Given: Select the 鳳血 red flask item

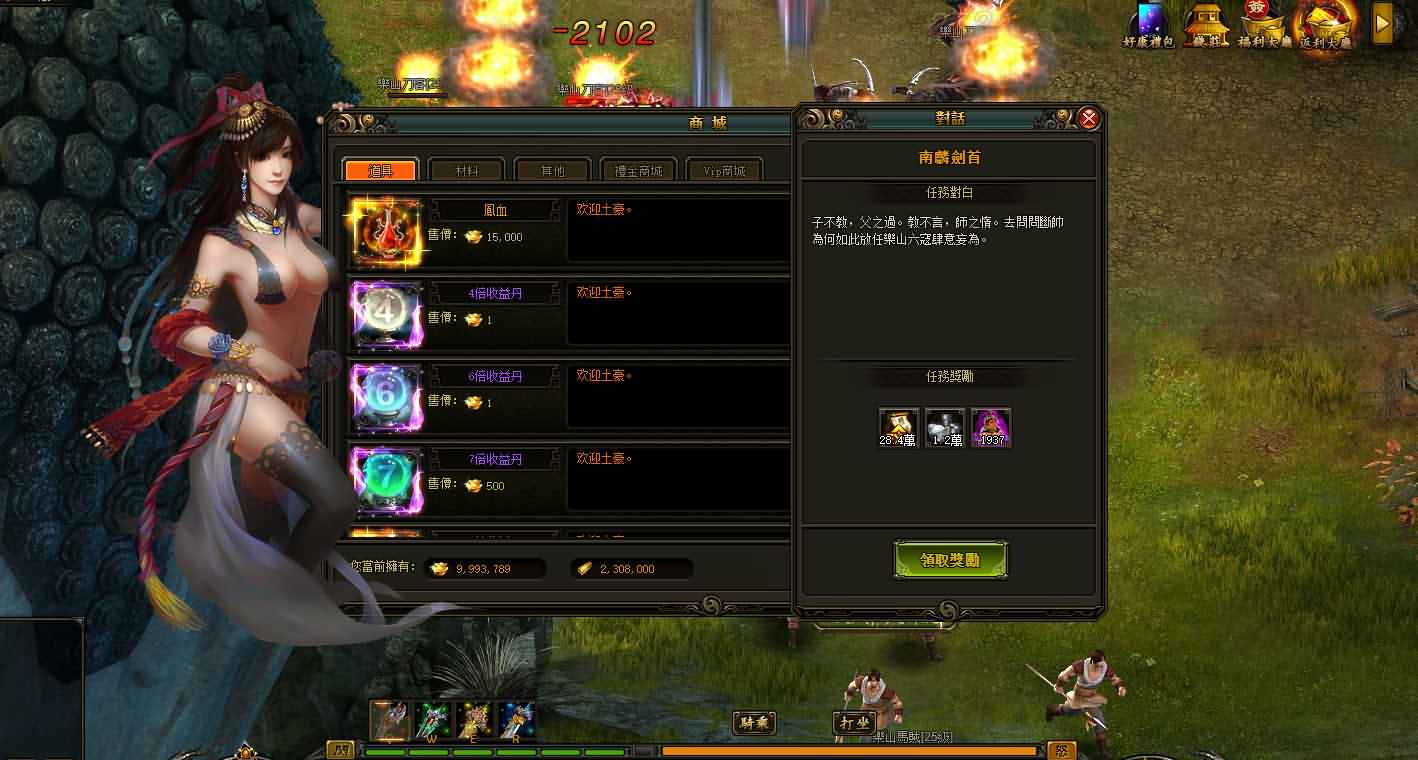Looking at the screenshot, I should (386, 232).
